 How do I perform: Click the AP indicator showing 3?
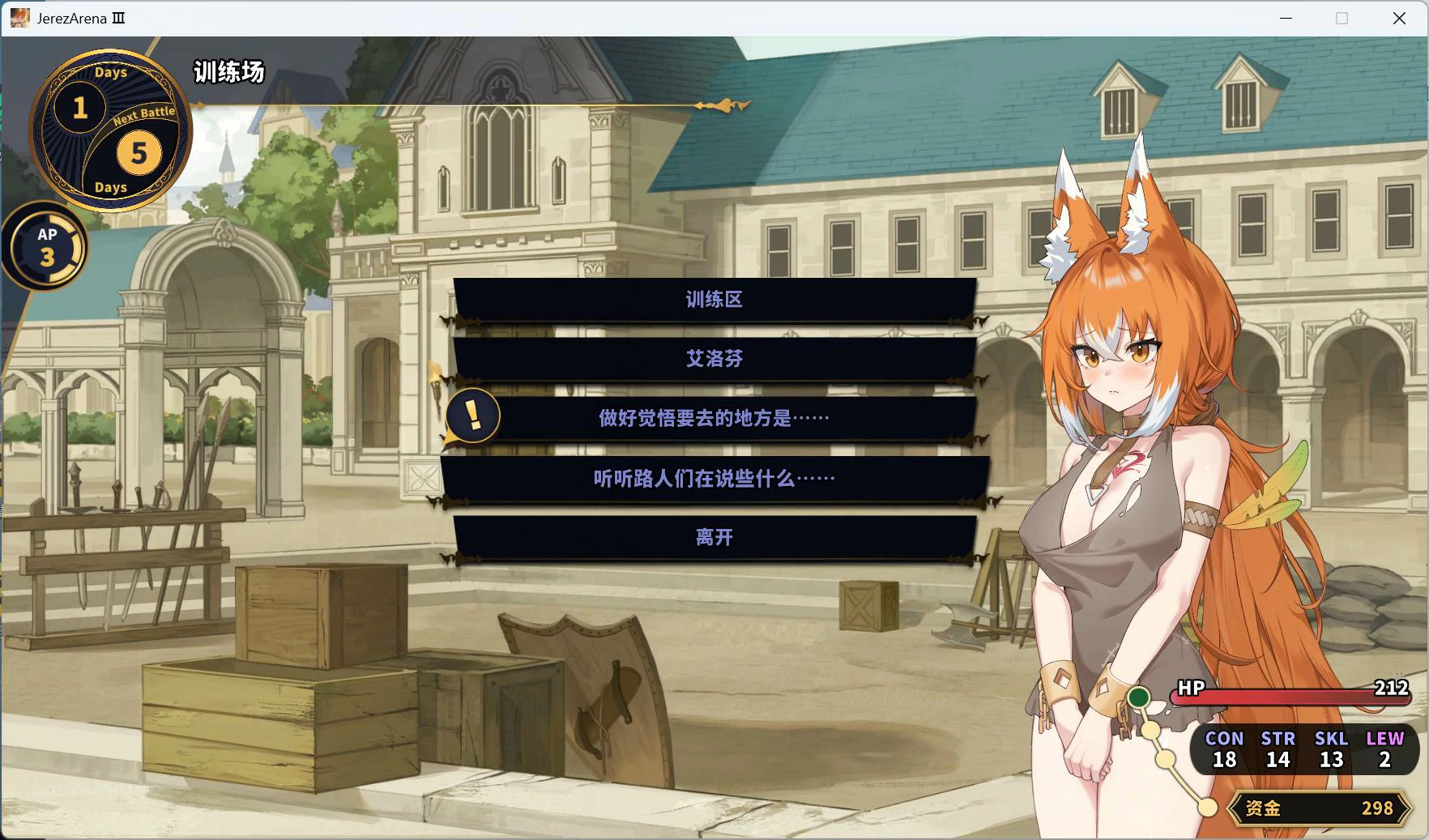coord(47,248)
